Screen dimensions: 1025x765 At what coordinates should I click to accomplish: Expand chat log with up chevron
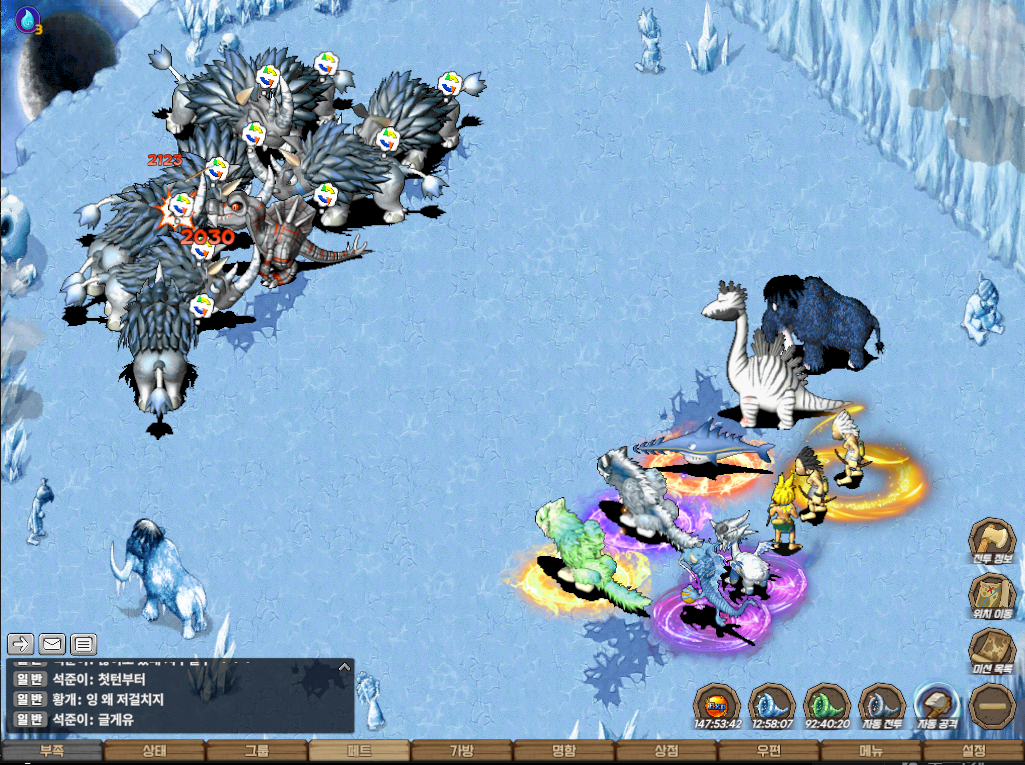point(344,666)
